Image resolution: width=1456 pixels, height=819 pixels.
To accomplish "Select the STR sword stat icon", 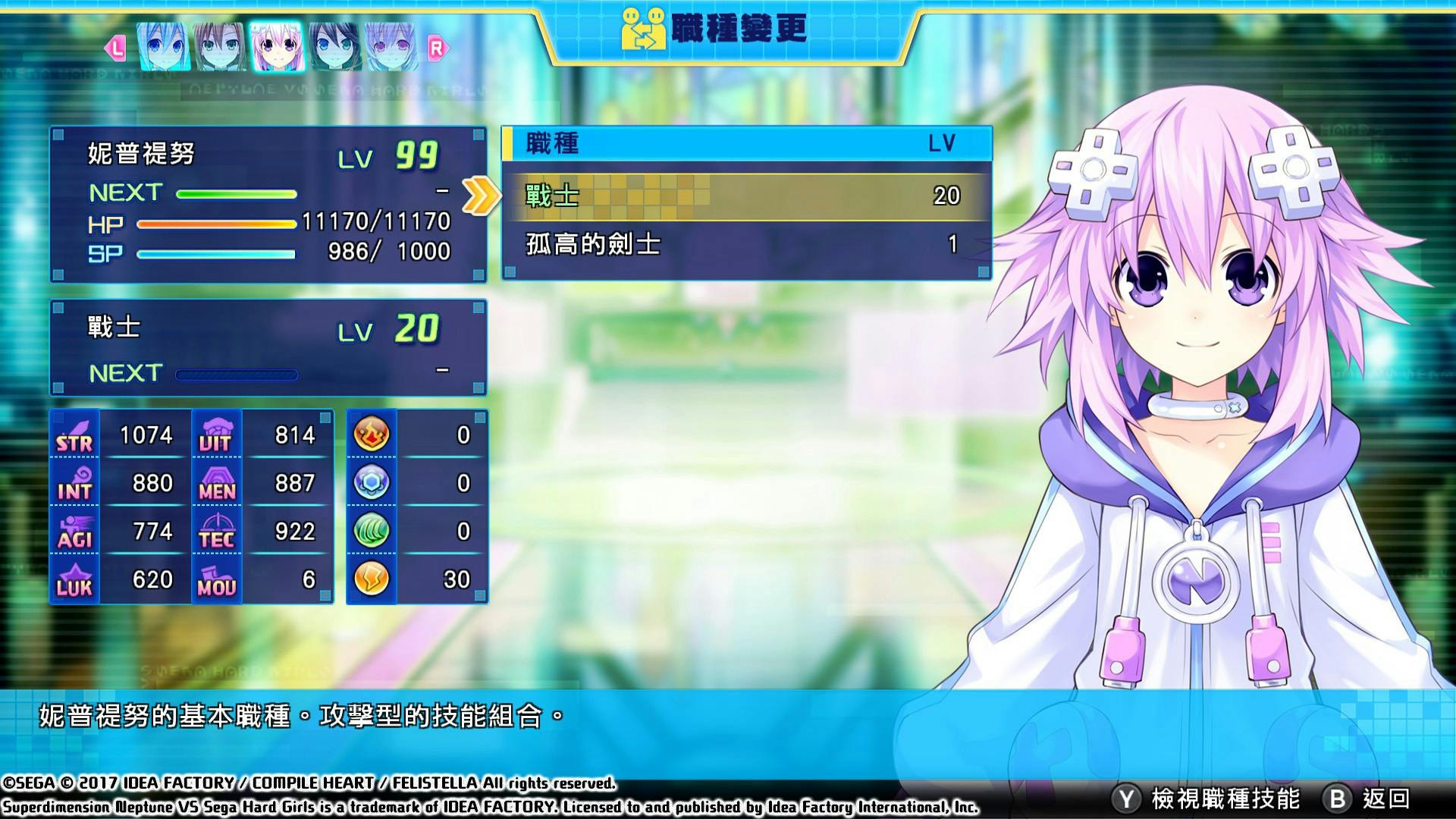I will (73, 435).
